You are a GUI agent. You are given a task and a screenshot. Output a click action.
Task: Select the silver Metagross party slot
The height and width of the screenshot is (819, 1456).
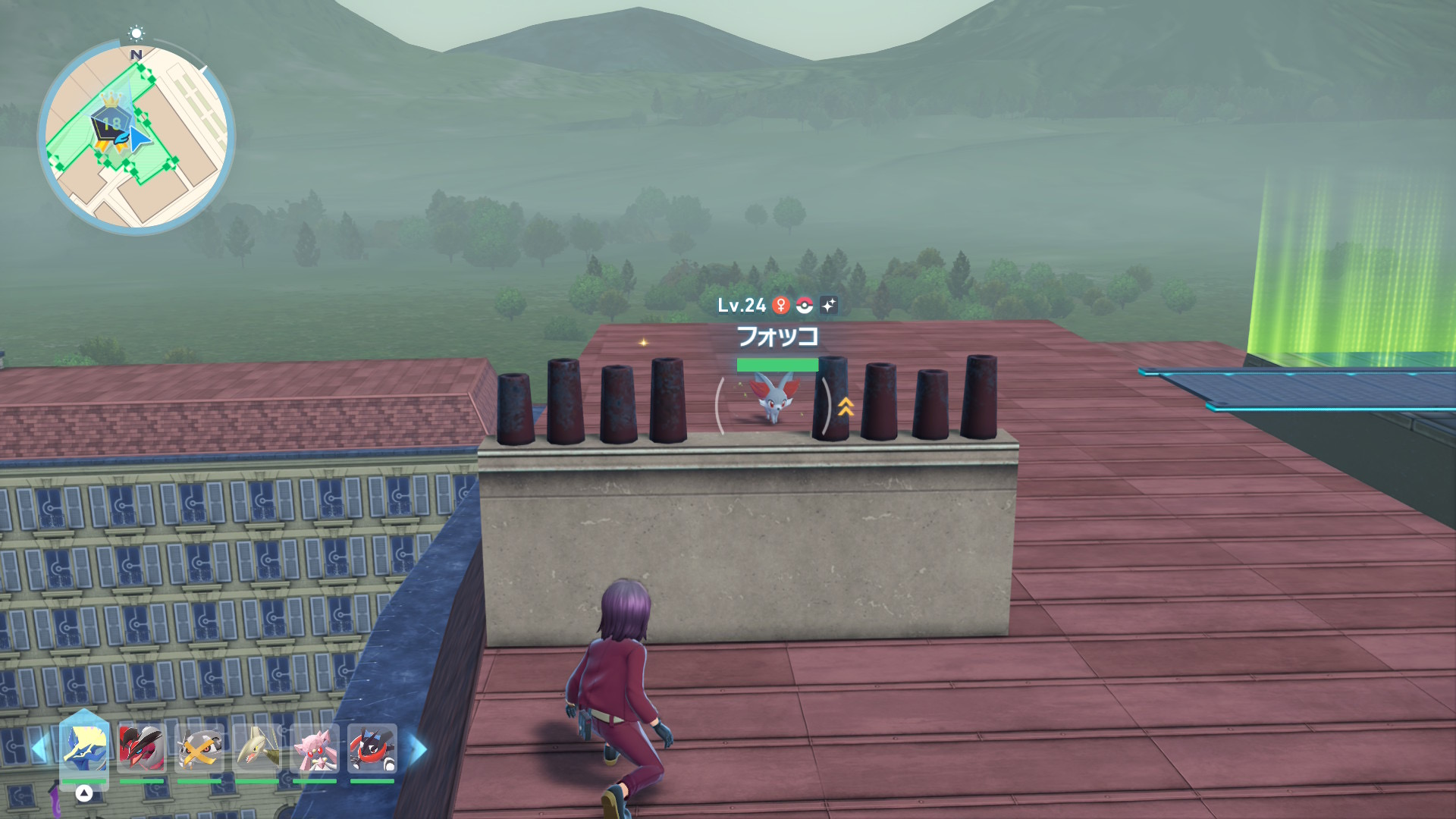tap(199, 748)
